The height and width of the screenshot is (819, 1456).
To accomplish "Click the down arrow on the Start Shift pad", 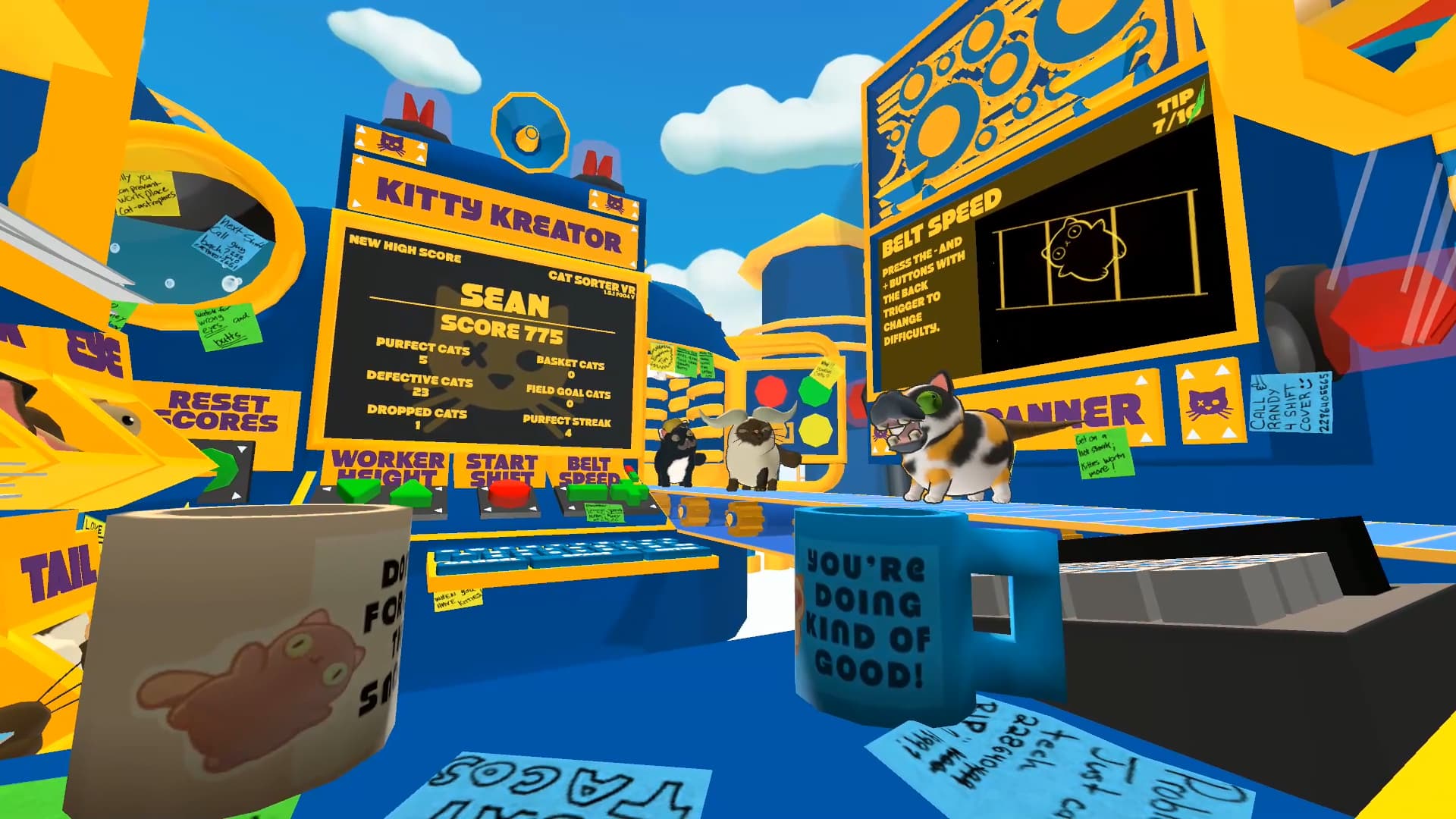I will [x=488, y=510].
